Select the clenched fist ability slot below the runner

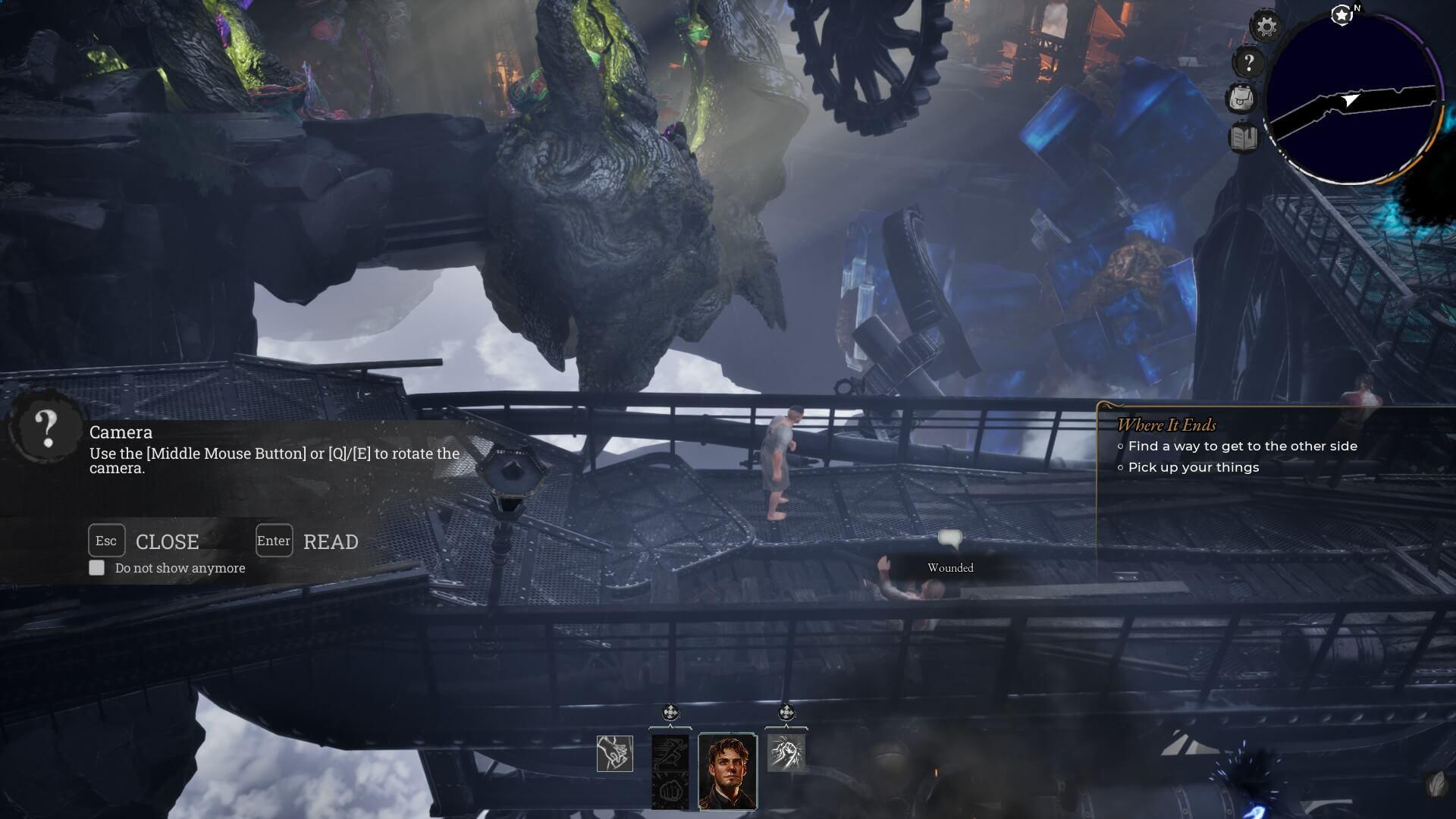click(x=670, y=790)
